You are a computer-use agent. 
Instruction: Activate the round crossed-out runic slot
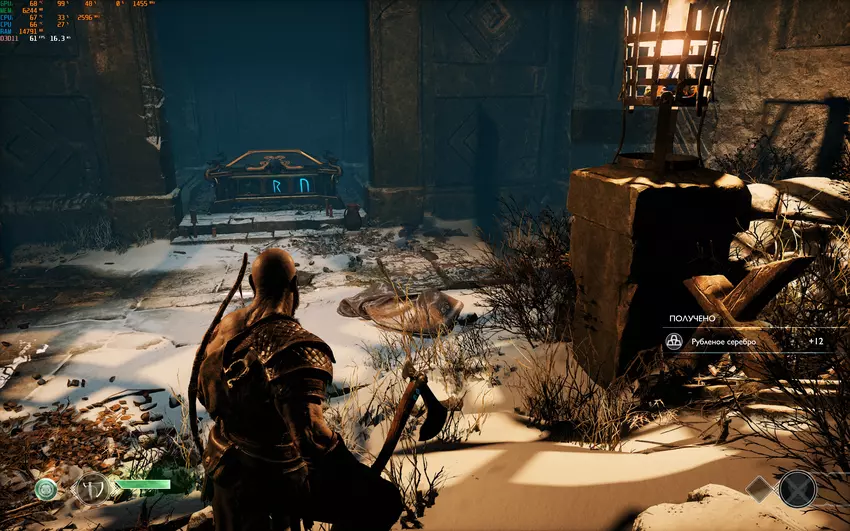(x=797, y=489)
